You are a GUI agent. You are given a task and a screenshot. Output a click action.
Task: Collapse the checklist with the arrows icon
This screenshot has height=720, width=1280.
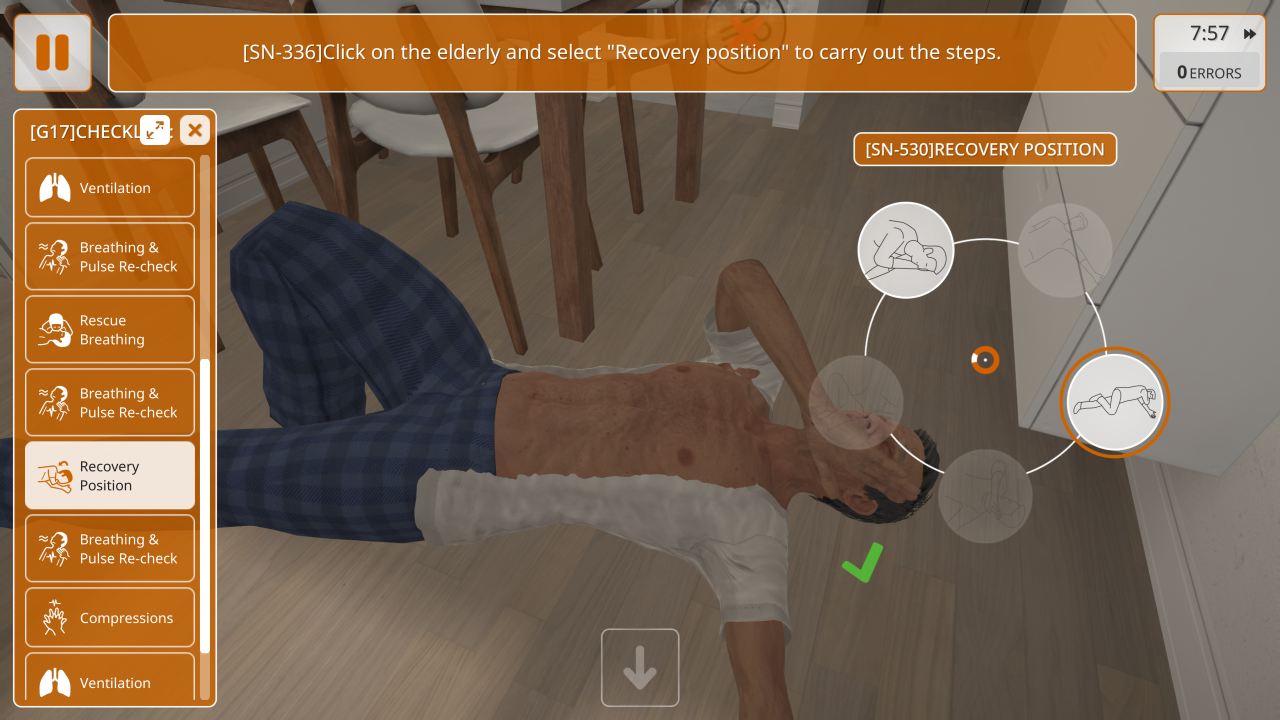click(155, 130)
